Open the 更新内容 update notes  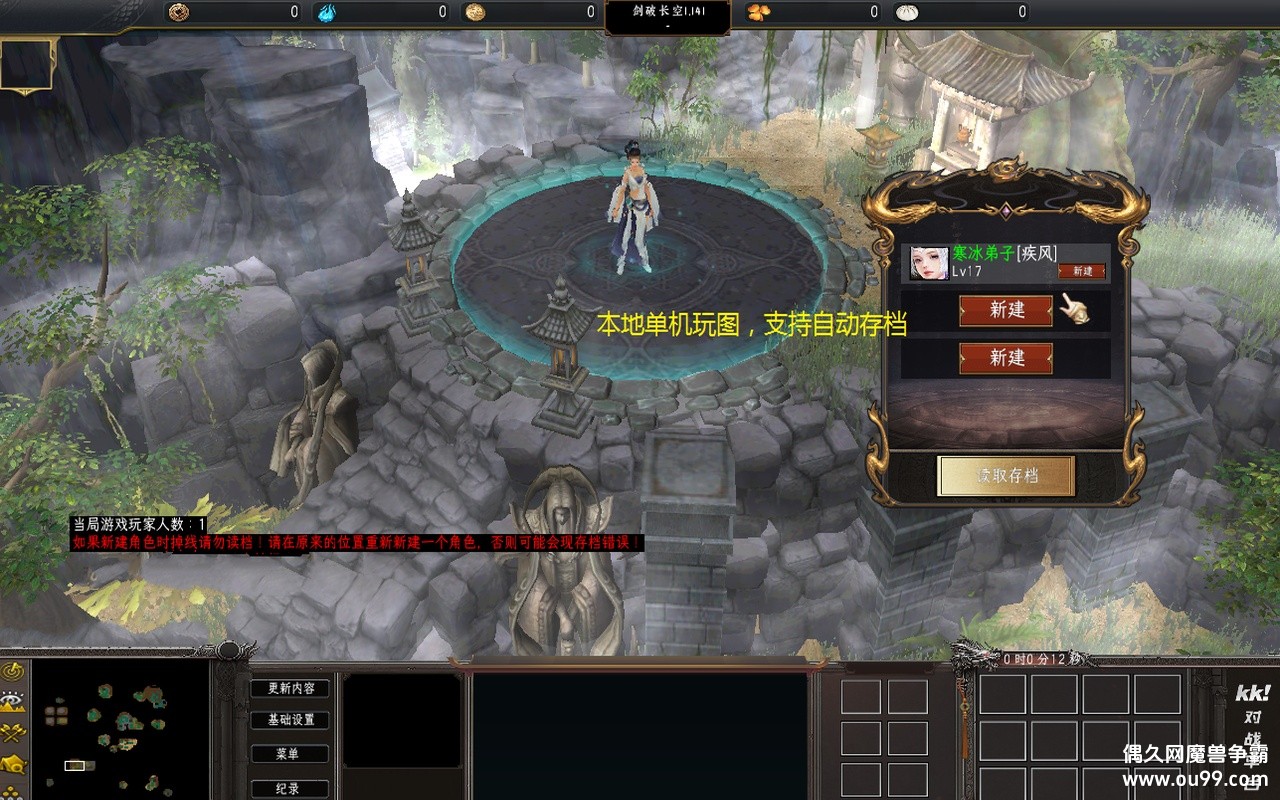[x=290, y=688]
